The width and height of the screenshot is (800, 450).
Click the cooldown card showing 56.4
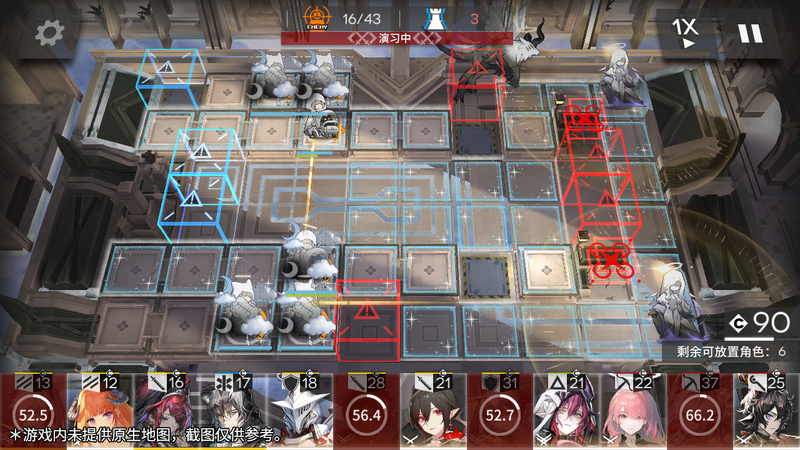tap(366, 411)
